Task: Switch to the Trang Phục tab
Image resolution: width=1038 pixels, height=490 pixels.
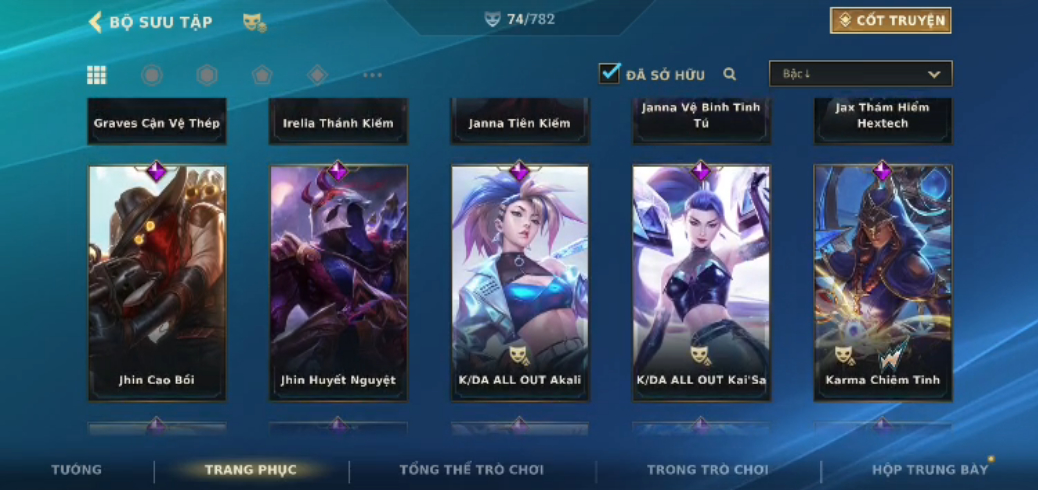Action: 250,470
